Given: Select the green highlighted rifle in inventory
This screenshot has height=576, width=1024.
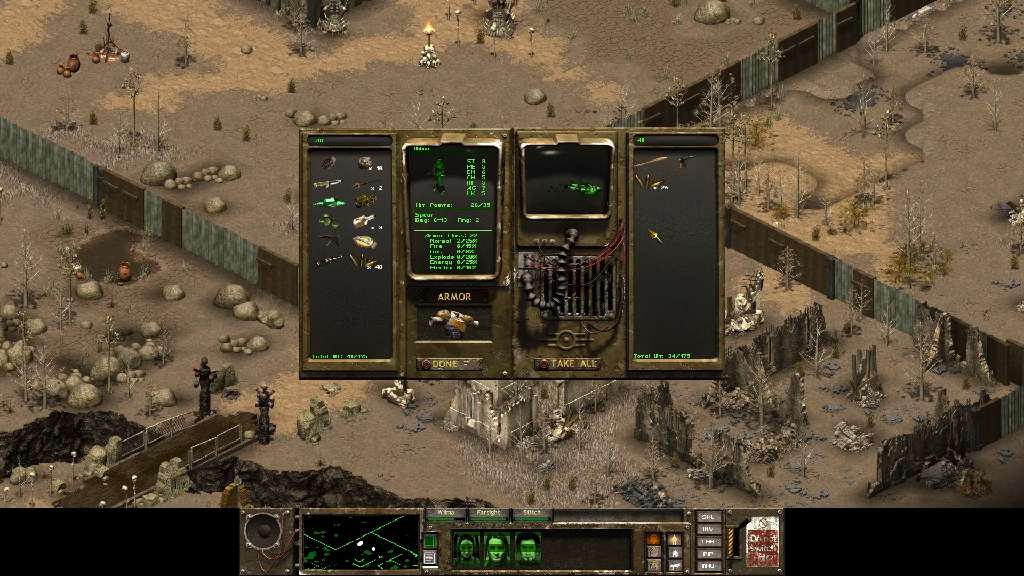Looking at the screenshot, I should click(x=328, y=202).
